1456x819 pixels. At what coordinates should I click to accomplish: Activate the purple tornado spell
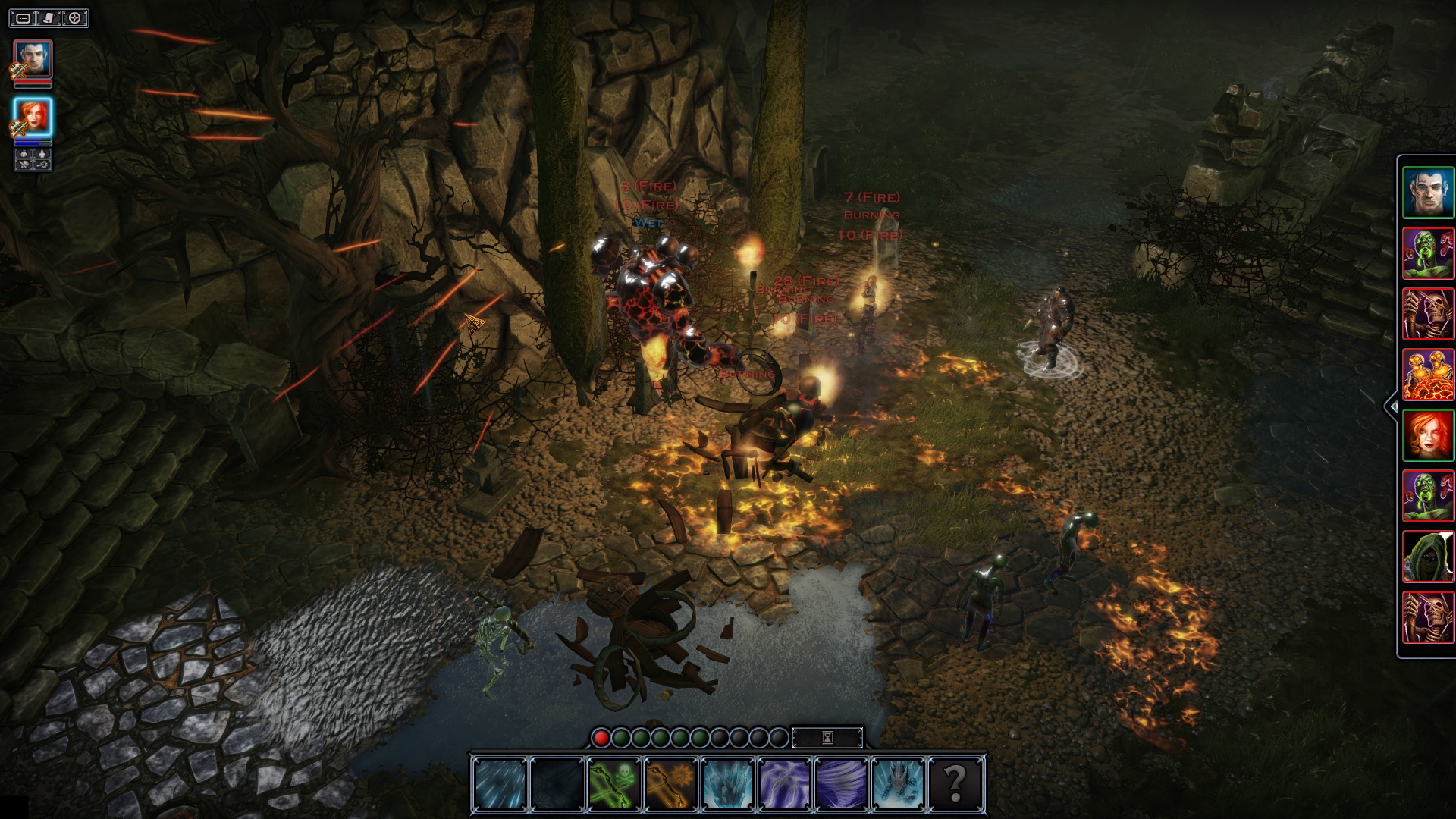842,783
